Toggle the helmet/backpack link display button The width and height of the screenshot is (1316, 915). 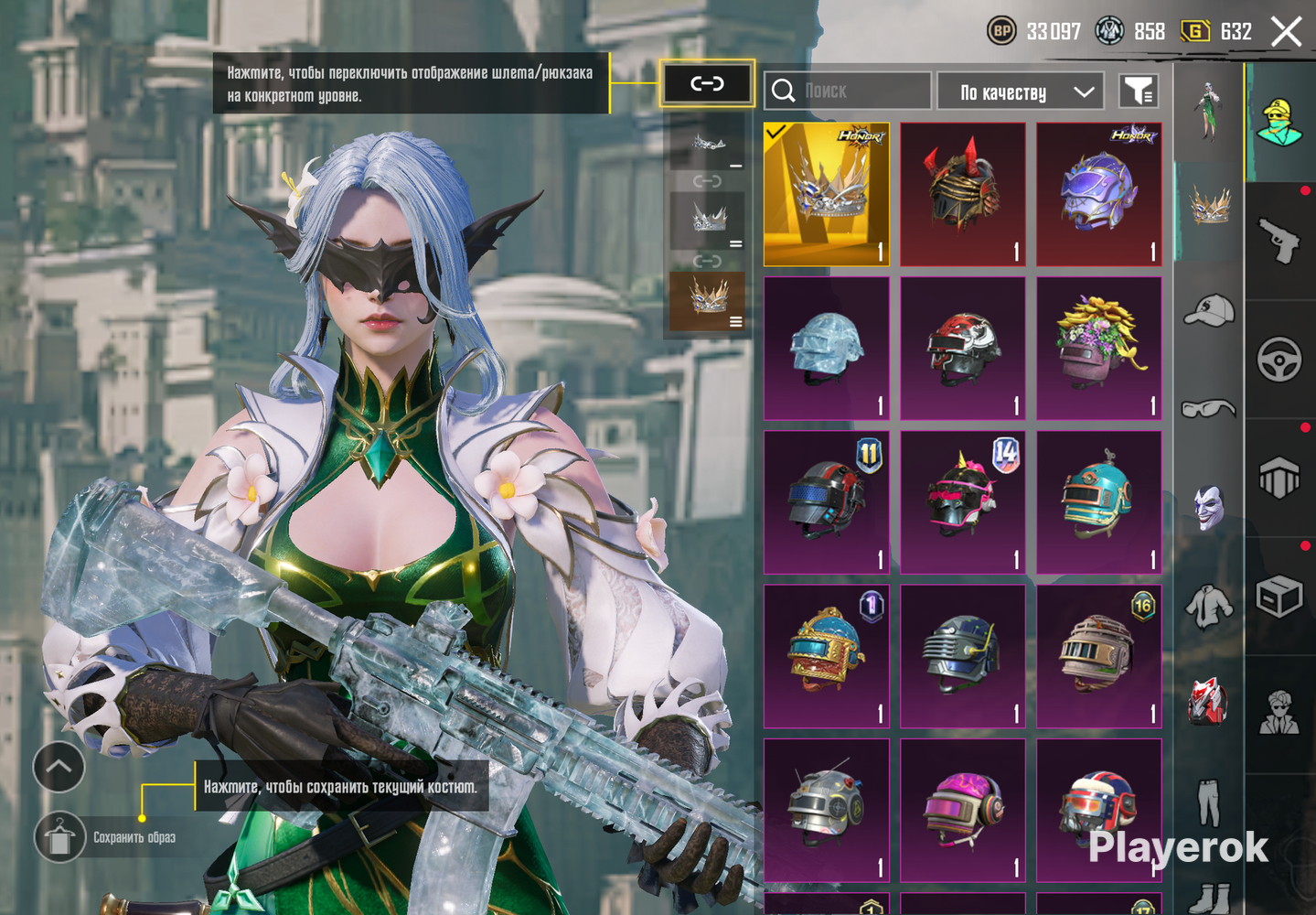pos(707,83)
